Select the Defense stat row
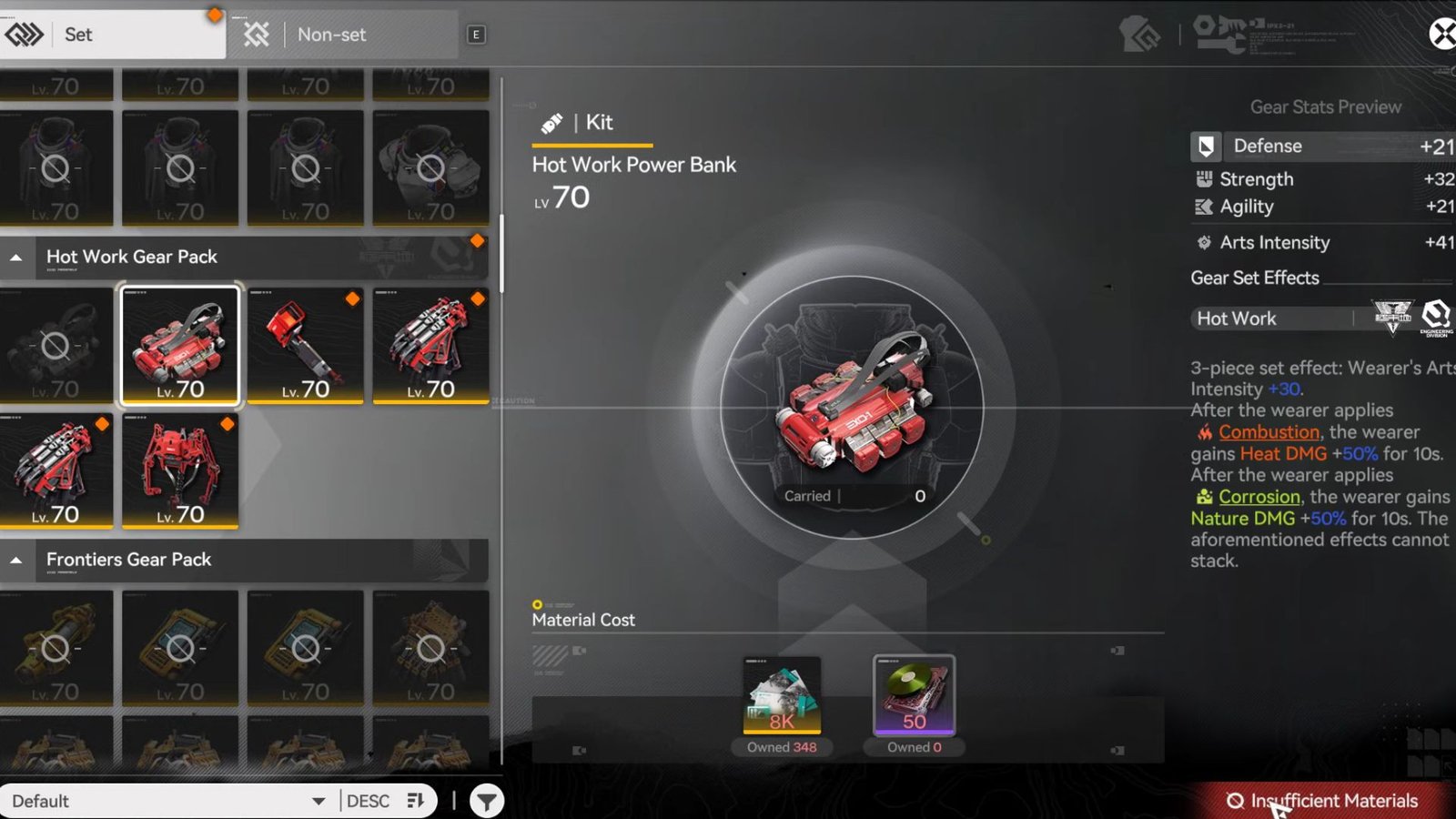Image resolution: width=1456 pixels, height=819 pixels. (x=1321, y=147)
